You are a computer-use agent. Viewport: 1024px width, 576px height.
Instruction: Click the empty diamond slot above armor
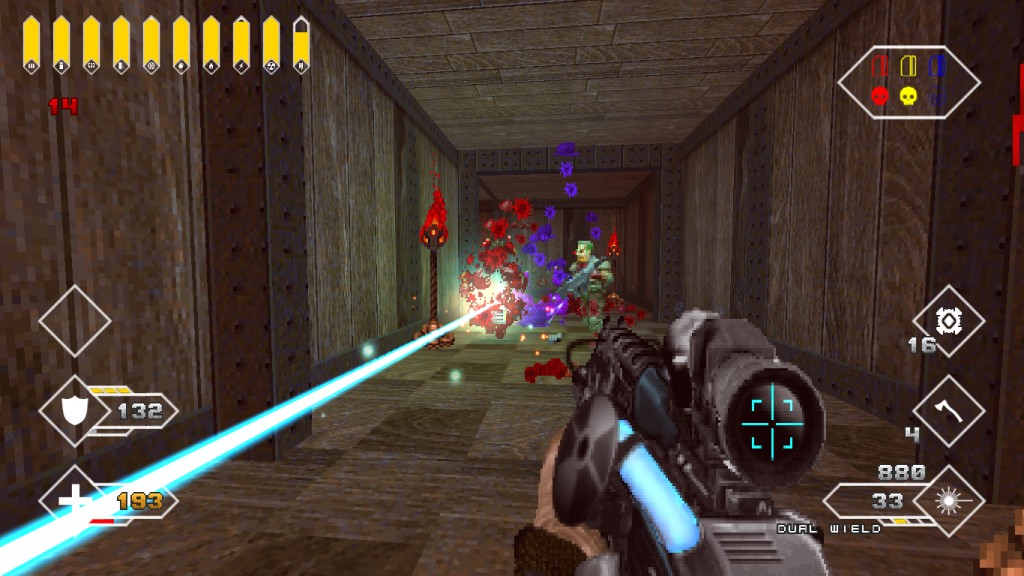(75, 321)
